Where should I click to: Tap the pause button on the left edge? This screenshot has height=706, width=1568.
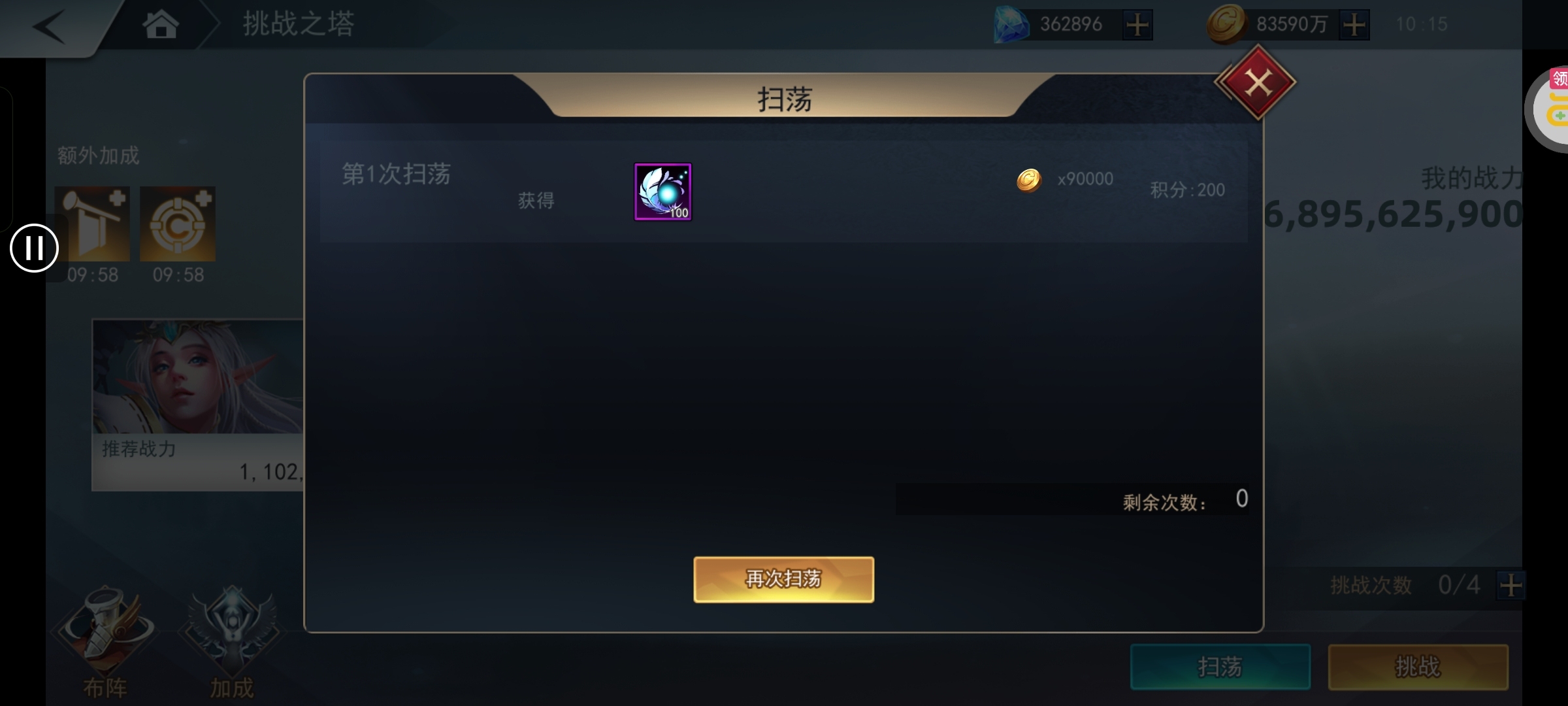click(34, 248)
